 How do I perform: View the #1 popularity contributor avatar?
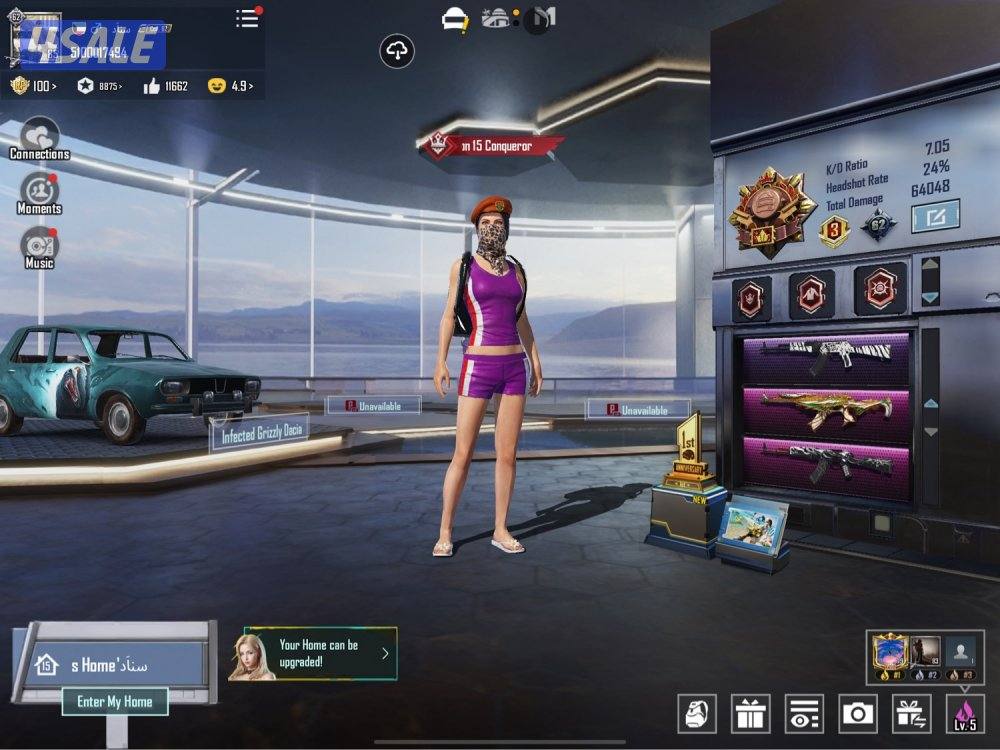click(889, 654)
